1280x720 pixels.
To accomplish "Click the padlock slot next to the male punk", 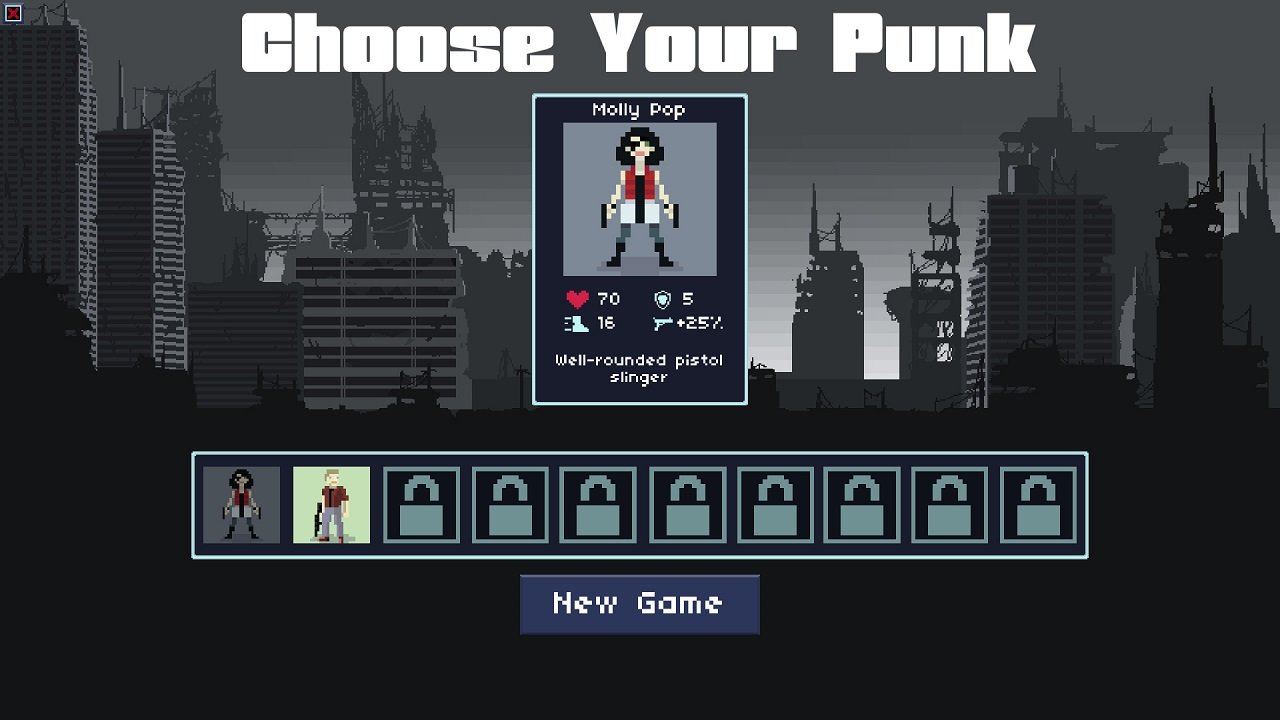I will point(421,505).
